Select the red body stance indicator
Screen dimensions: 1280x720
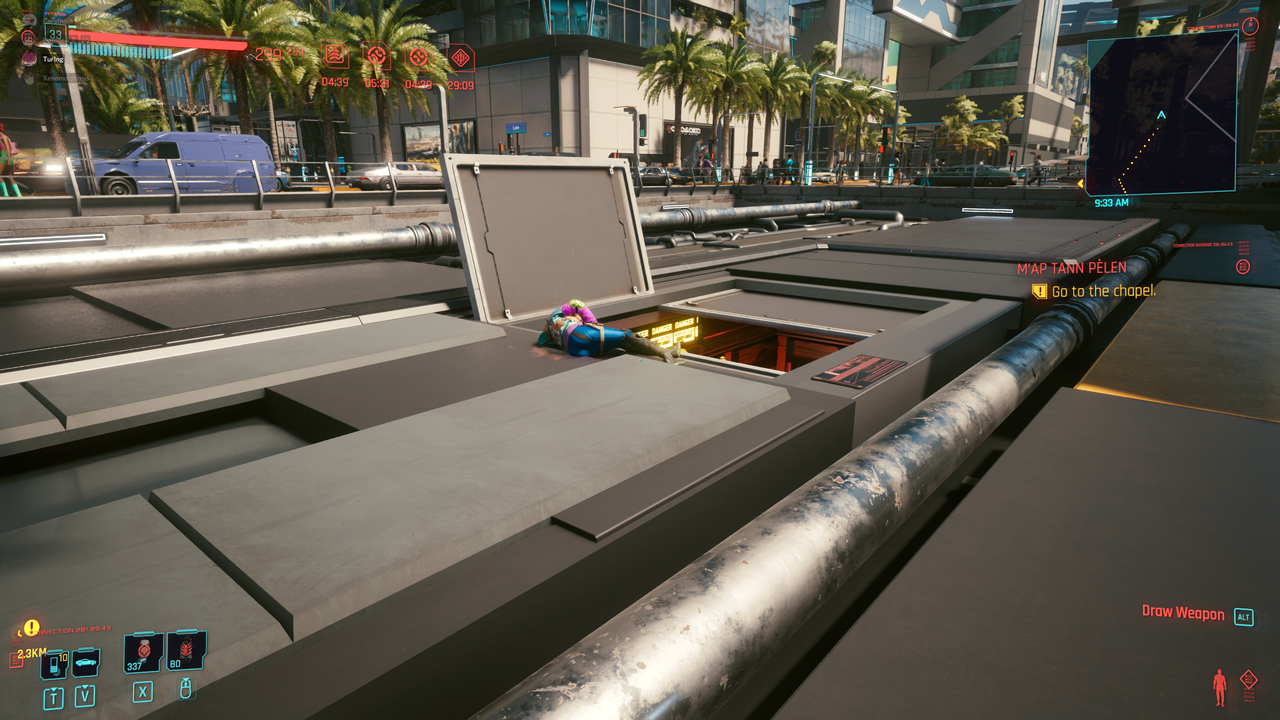tap(1219, 687)
